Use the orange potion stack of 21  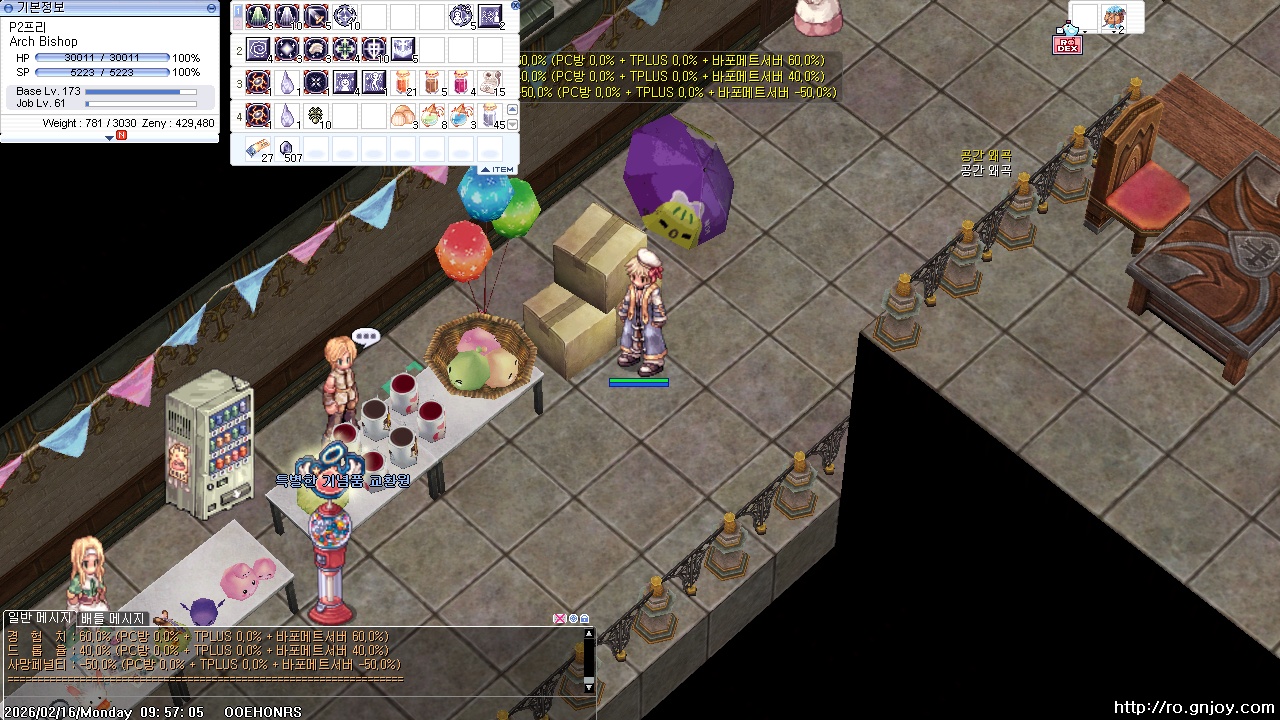404,82
